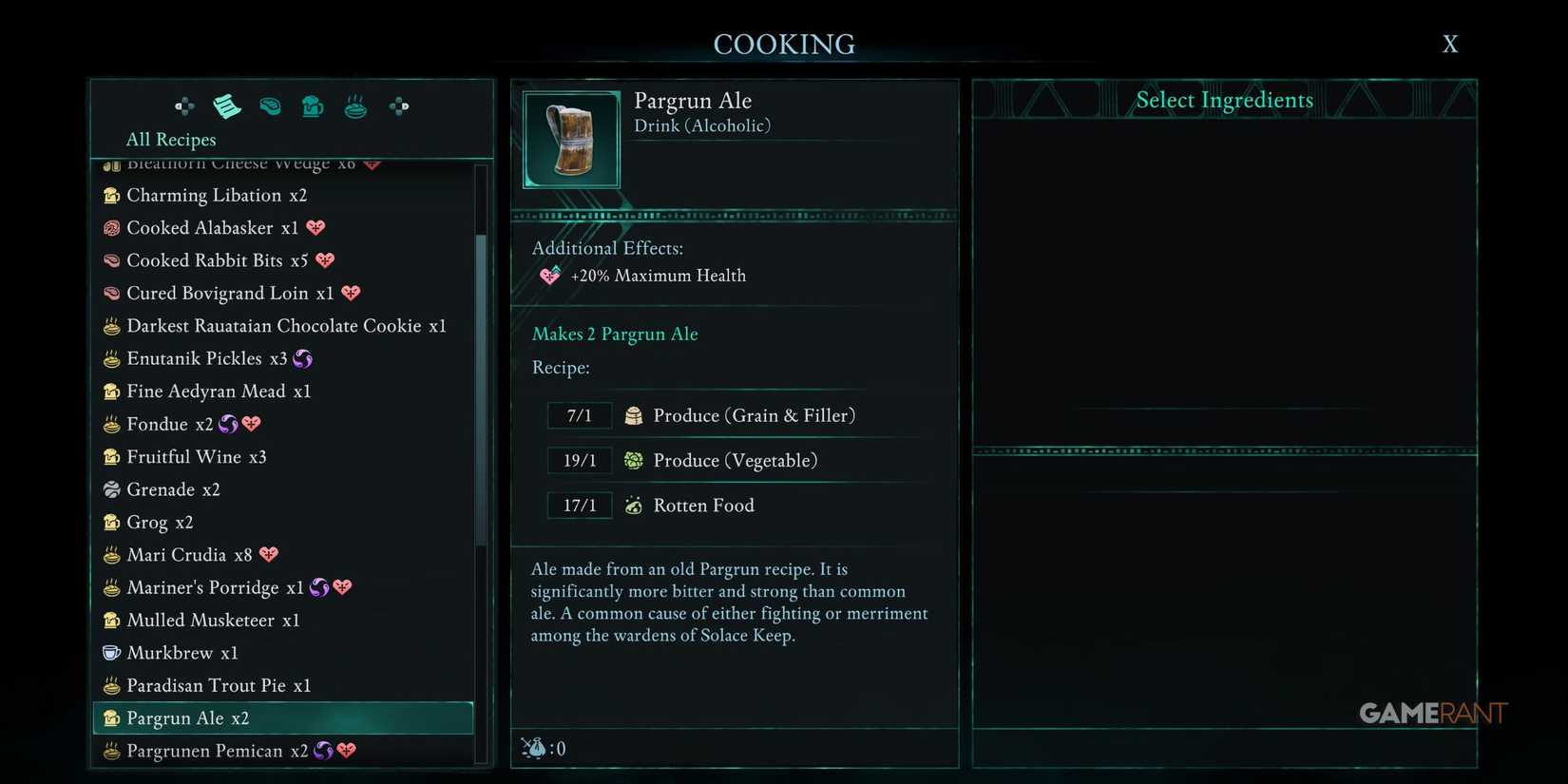Open the Select Ingredients panel header
This screenshot has height=784, width=1568.
tap(1224, 100)
